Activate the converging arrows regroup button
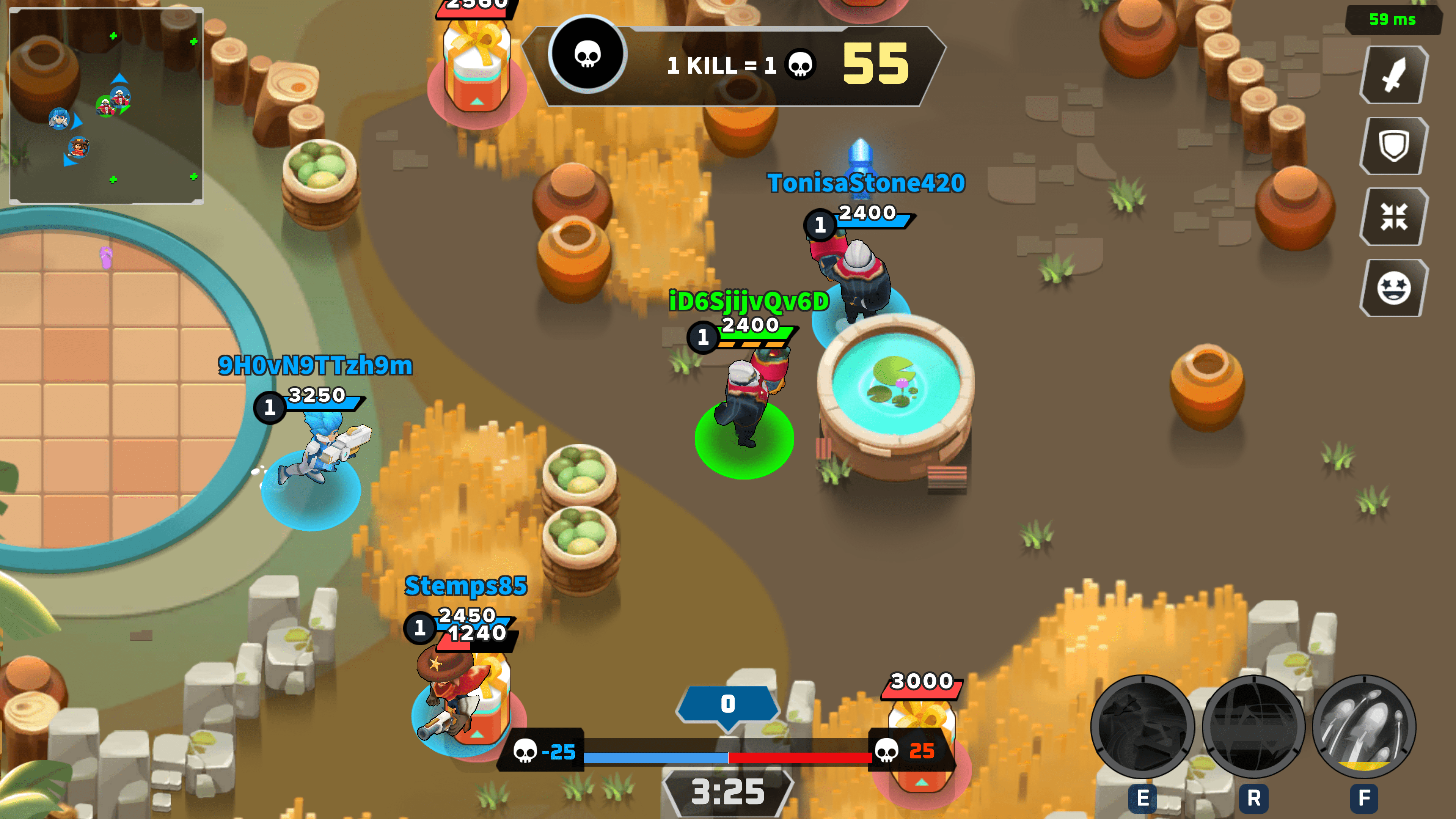Viewport: 1456px width, 819px height. coord(1393,217)
